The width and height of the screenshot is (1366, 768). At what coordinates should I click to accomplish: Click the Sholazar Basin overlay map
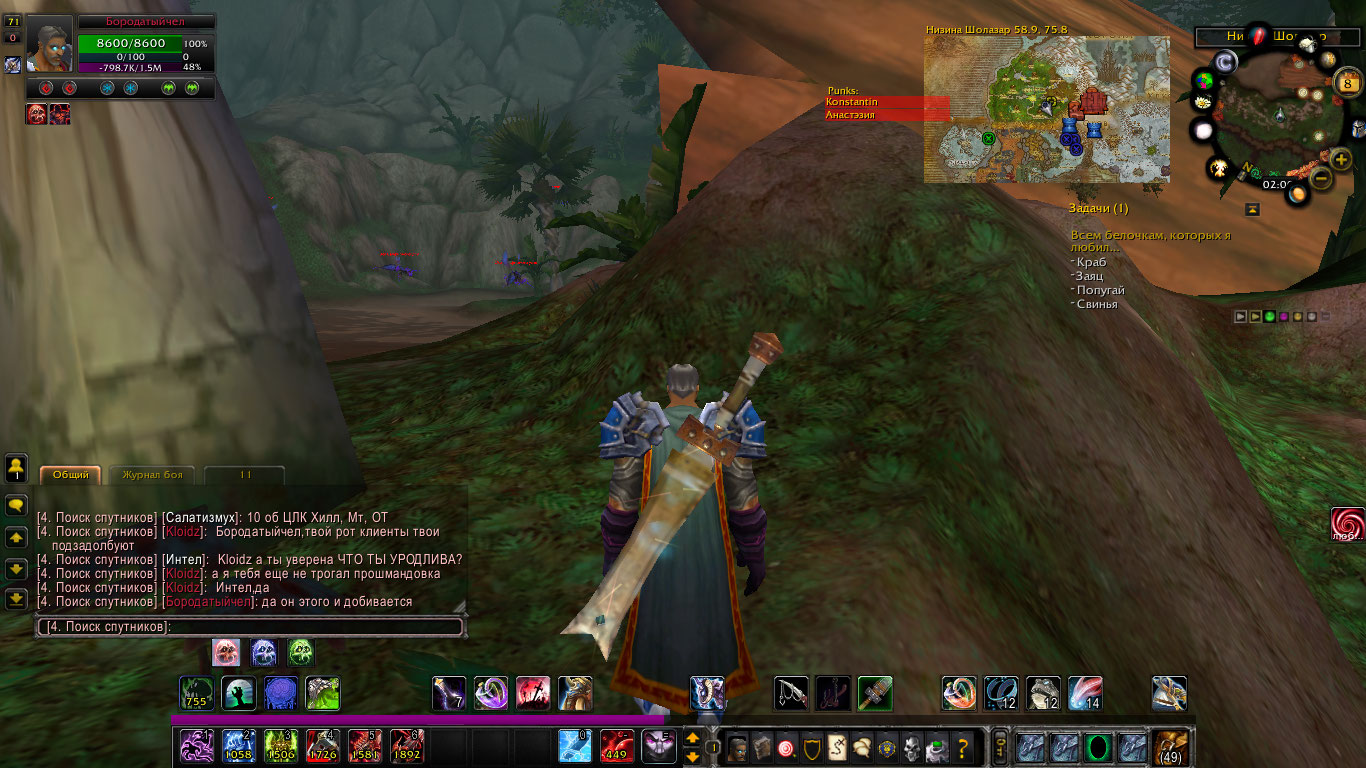(1045, 108)
